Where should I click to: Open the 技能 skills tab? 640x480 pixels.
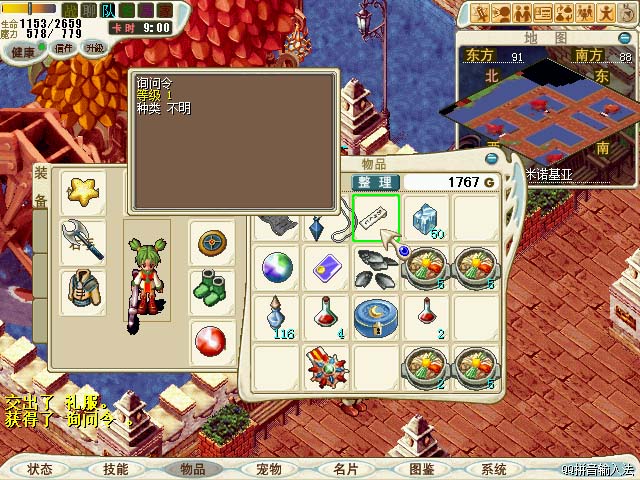coord(116,469)
